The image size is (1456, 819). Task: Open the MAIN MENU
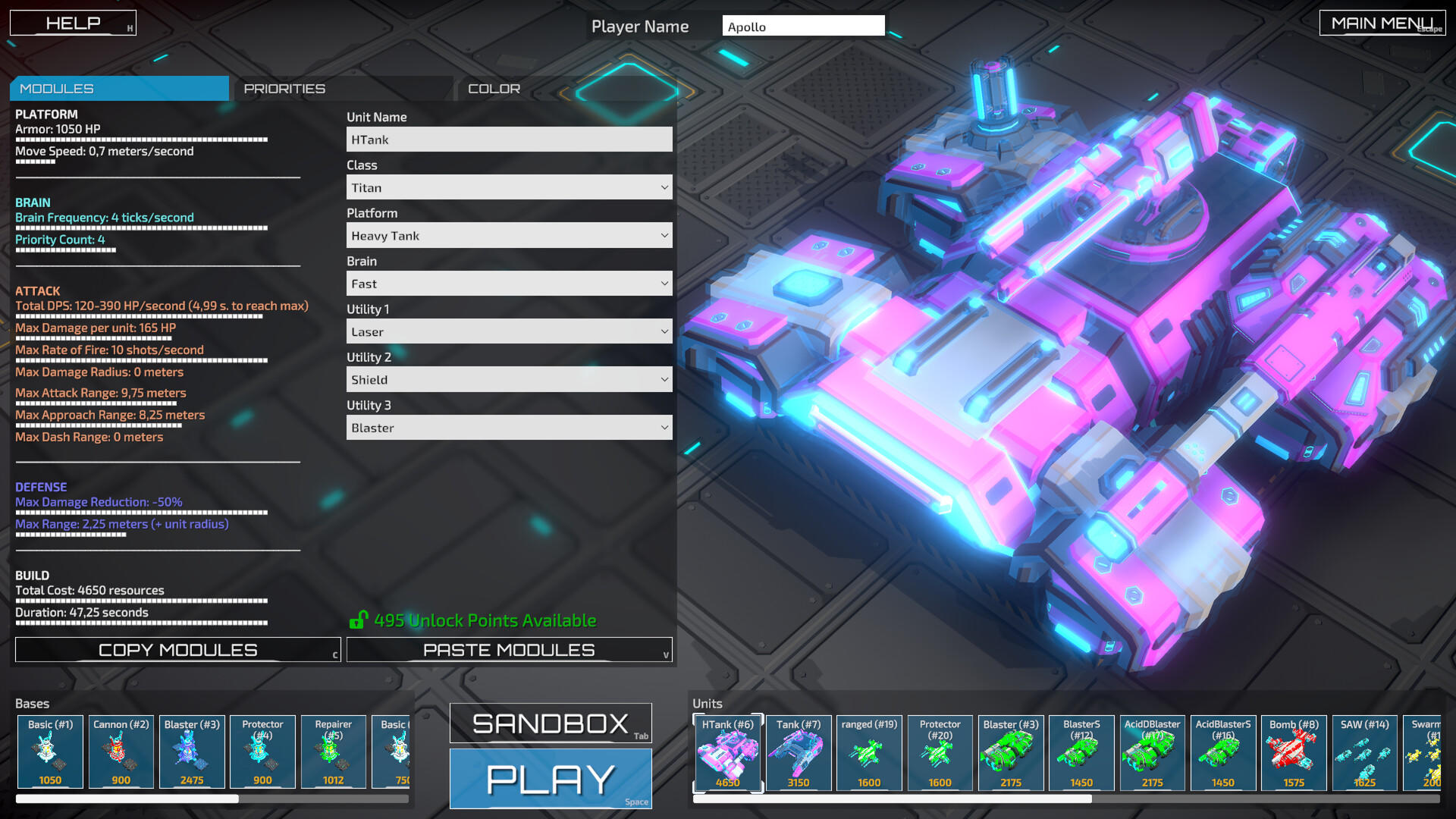click(x=1382, y=22)
